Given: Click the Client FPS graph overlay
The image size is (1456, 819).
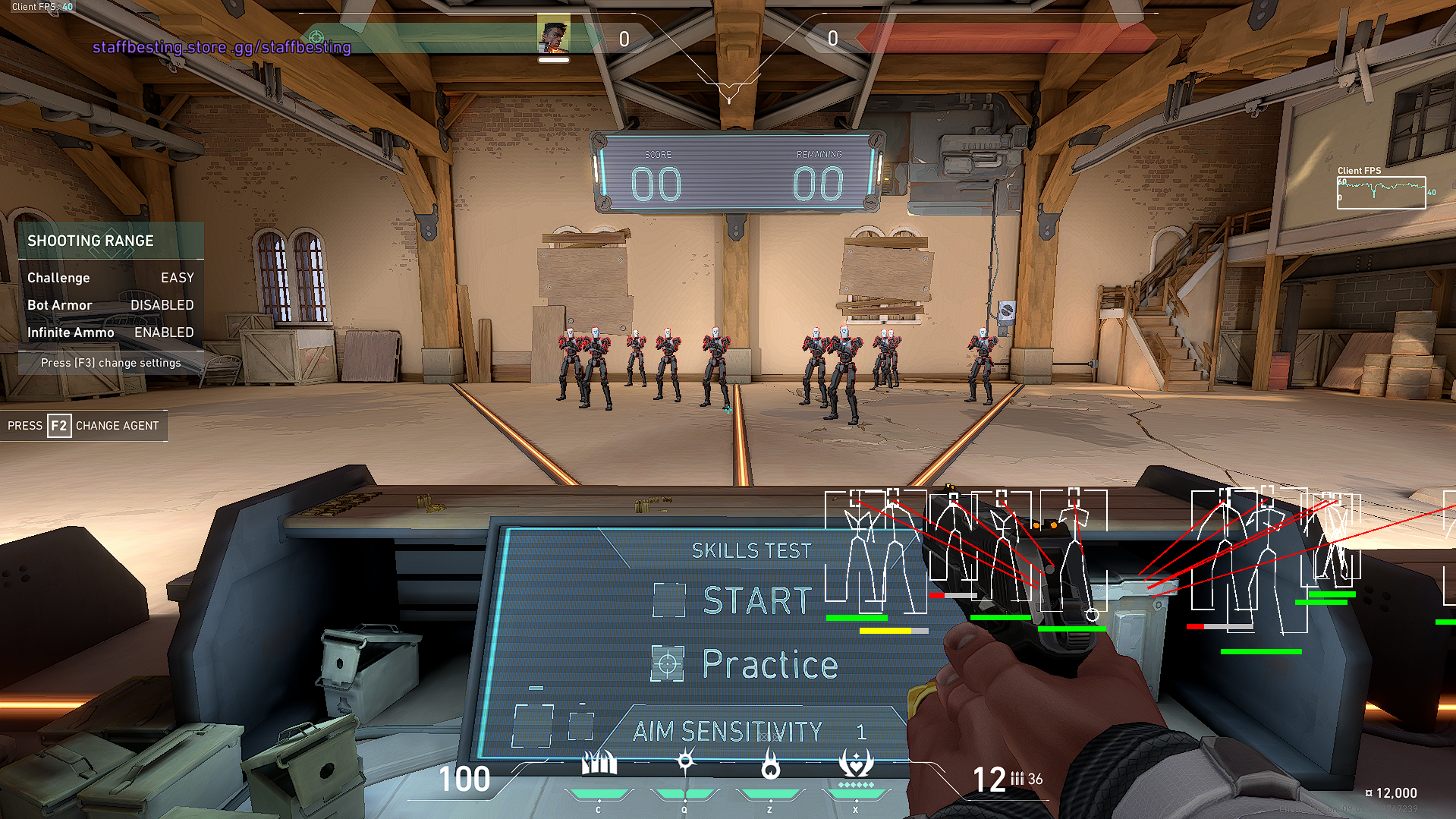Looking at the screenshot, I should click(x=1381, y=192).
